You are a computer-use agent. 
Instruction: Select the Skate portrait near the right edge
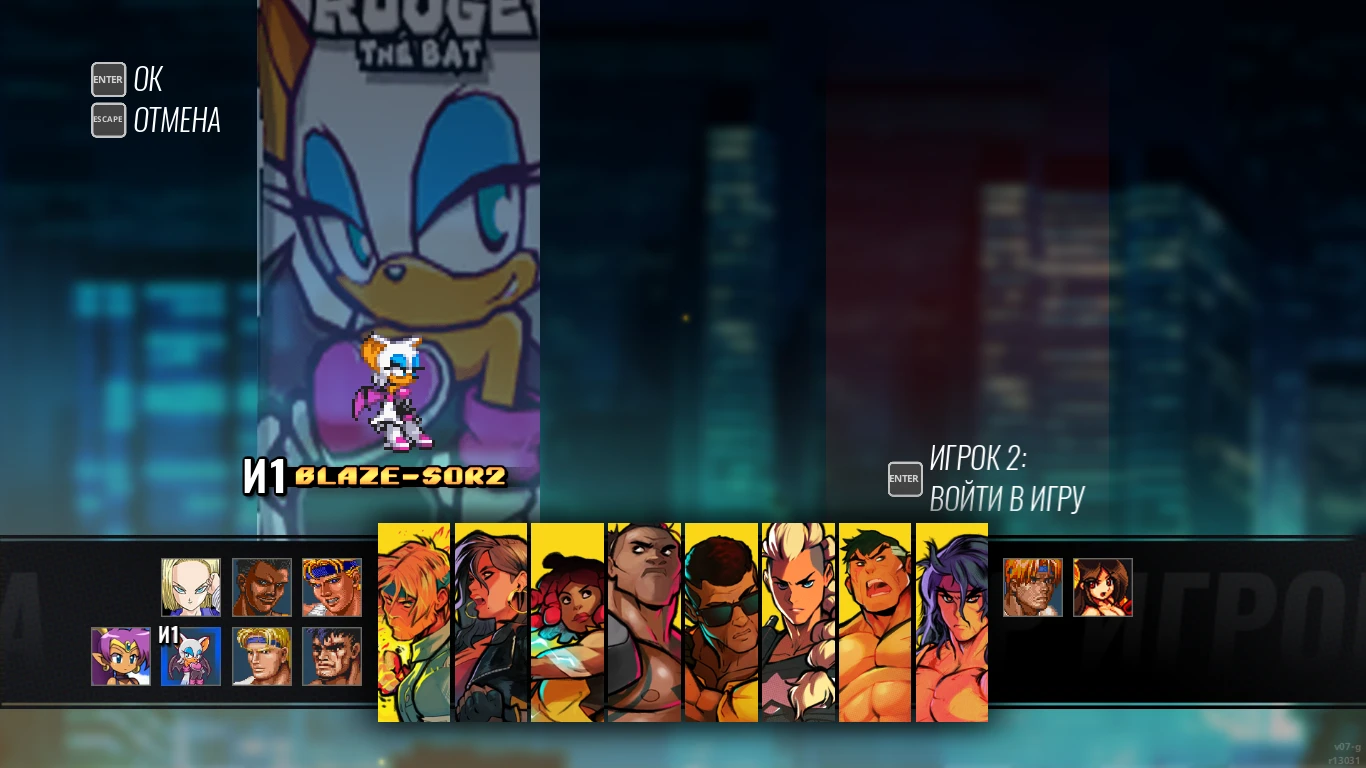(x=1032, y=588)
